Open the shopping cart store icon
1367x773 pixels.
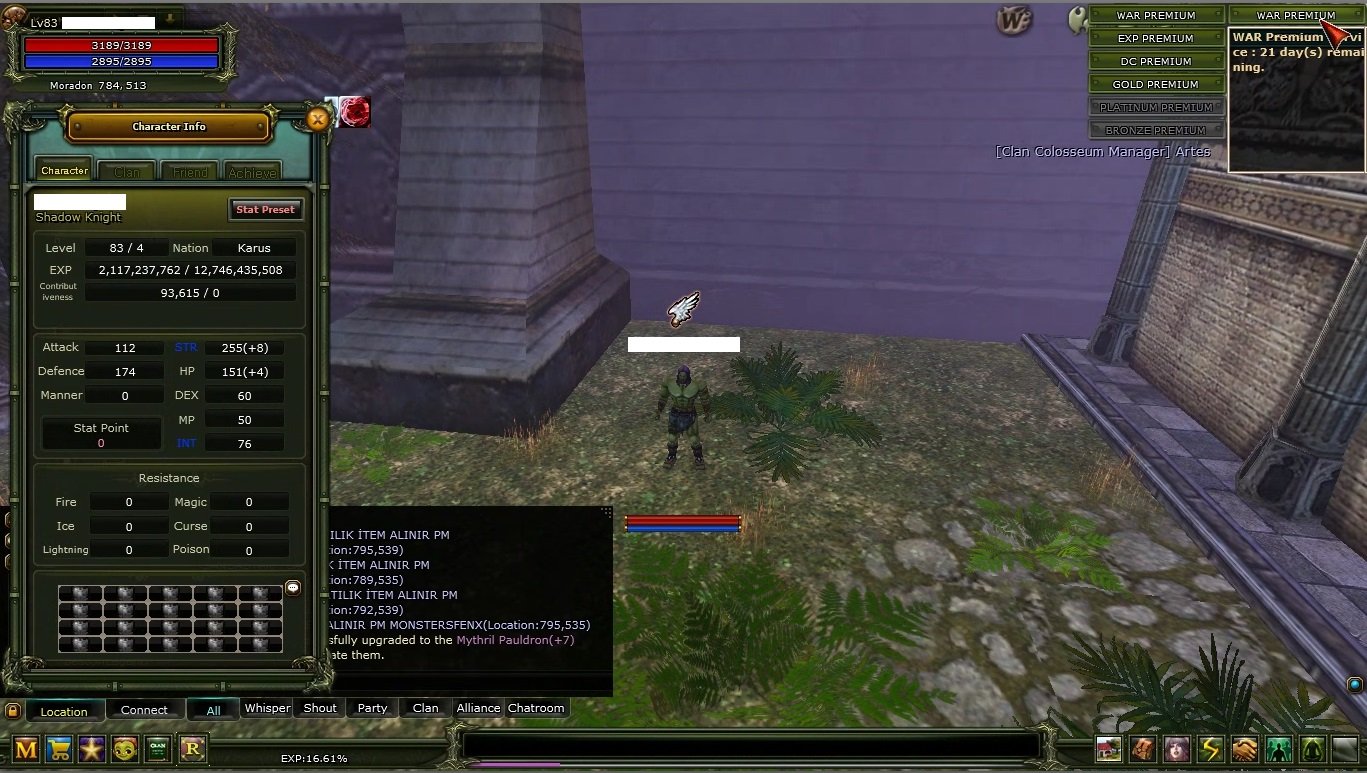coord(59,749)
